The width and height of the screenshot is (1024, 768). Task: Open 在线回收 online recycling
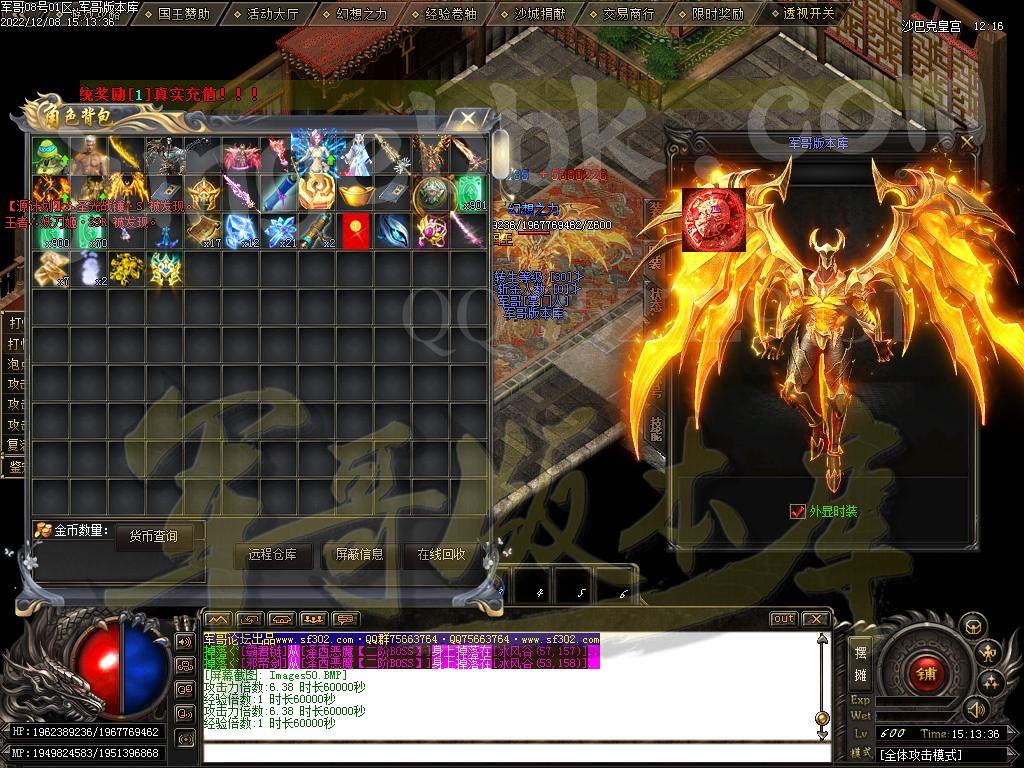(x=441, y=555)
